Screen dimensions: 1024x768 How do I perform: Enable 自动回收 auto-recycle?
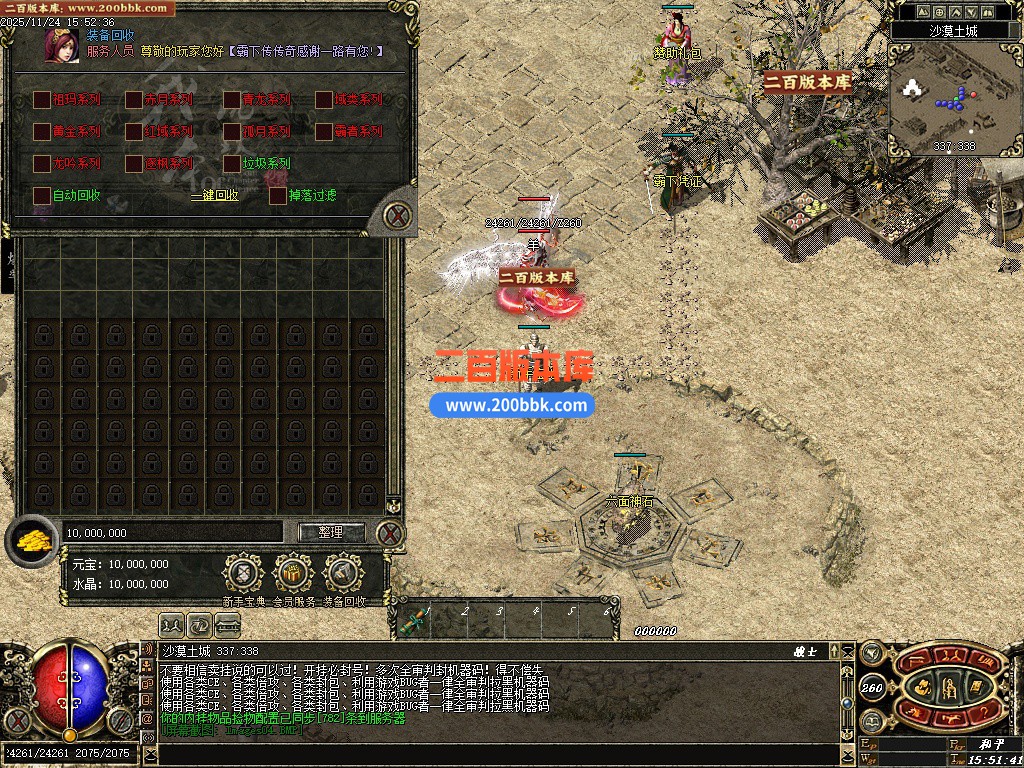pyautogui.click(x=42, y=195)
